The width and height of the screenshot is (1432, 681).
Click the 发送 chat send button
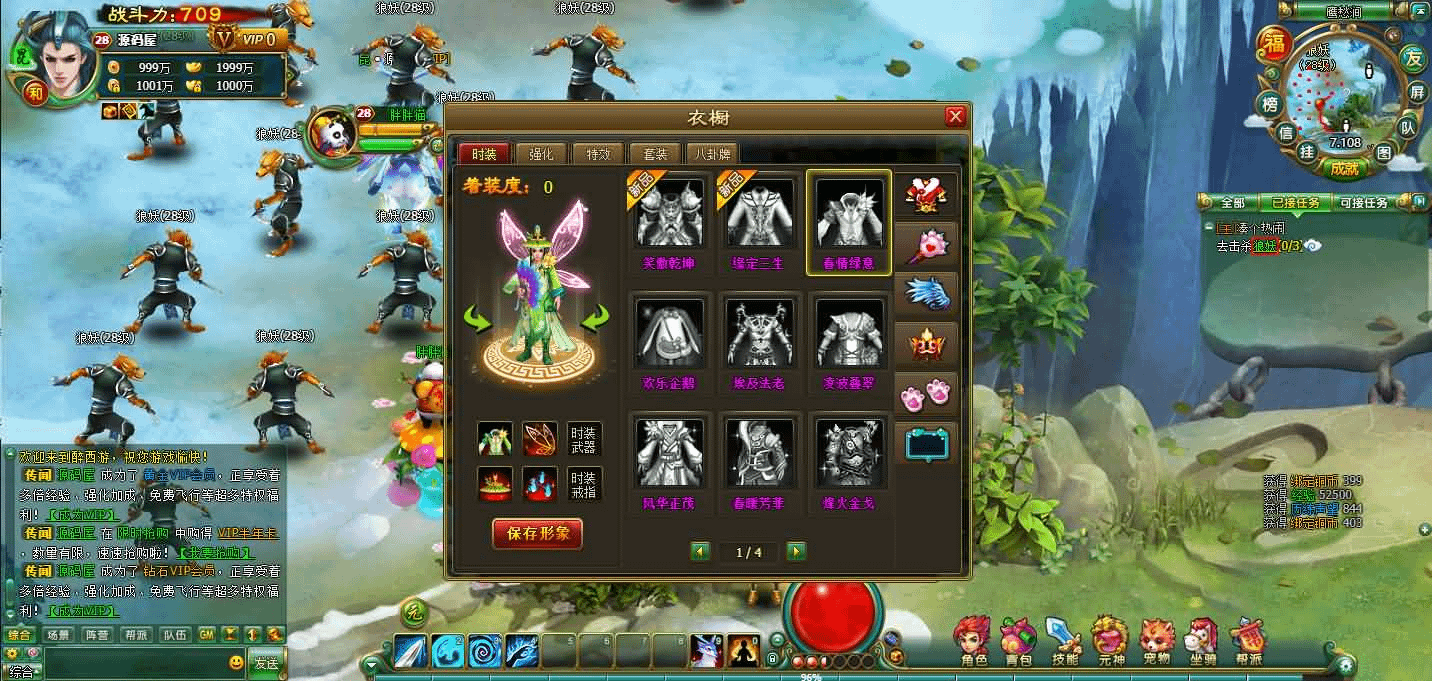coord(266,662)
